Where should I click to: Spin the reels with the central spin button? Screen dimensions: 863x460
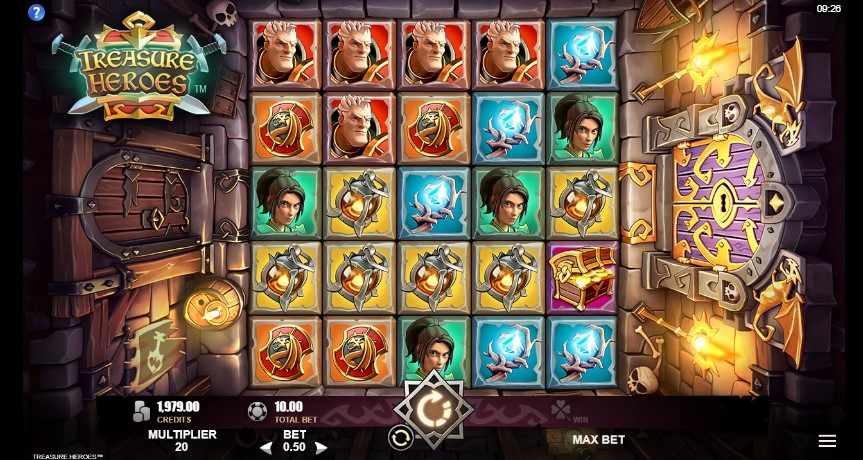point(433,408)
